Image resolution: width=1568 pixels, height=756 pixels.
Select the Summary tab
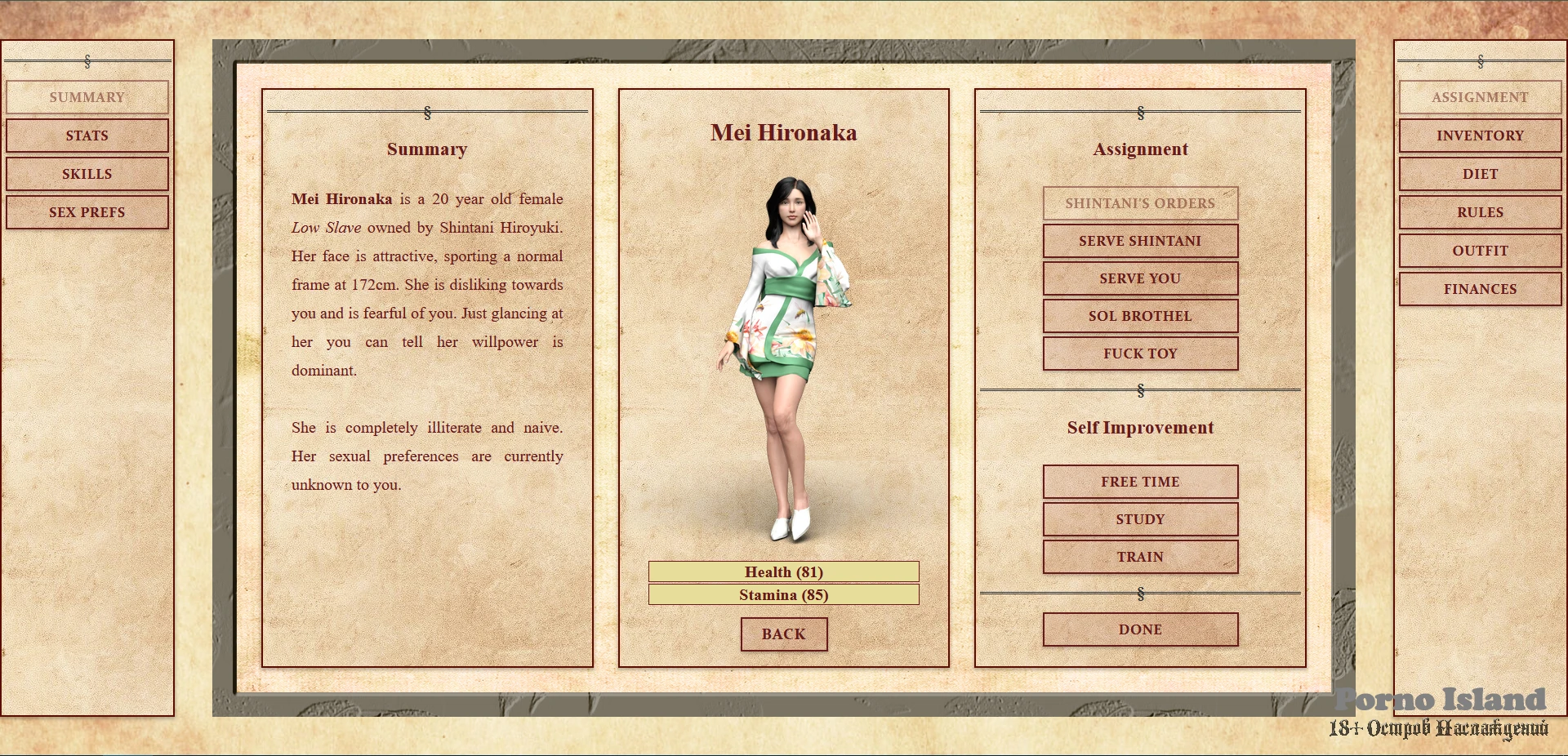87,97
